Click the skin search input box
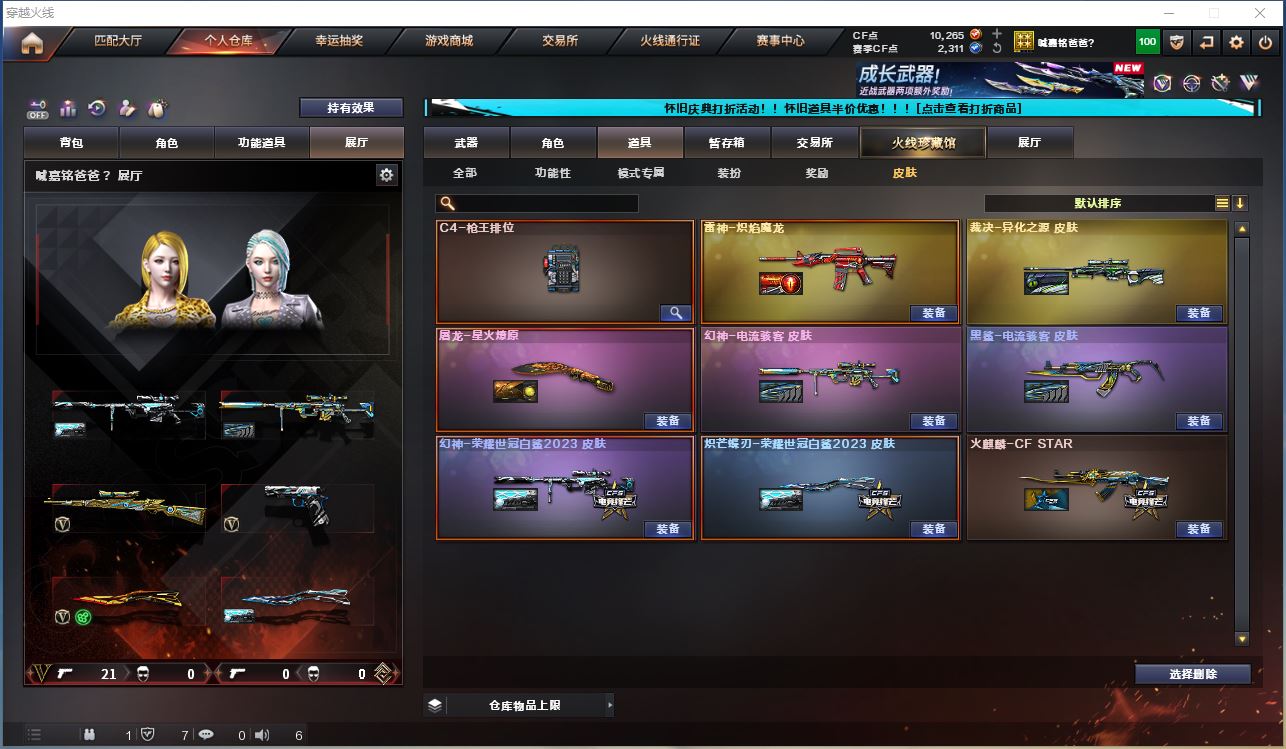 click(x=545, y=203)
